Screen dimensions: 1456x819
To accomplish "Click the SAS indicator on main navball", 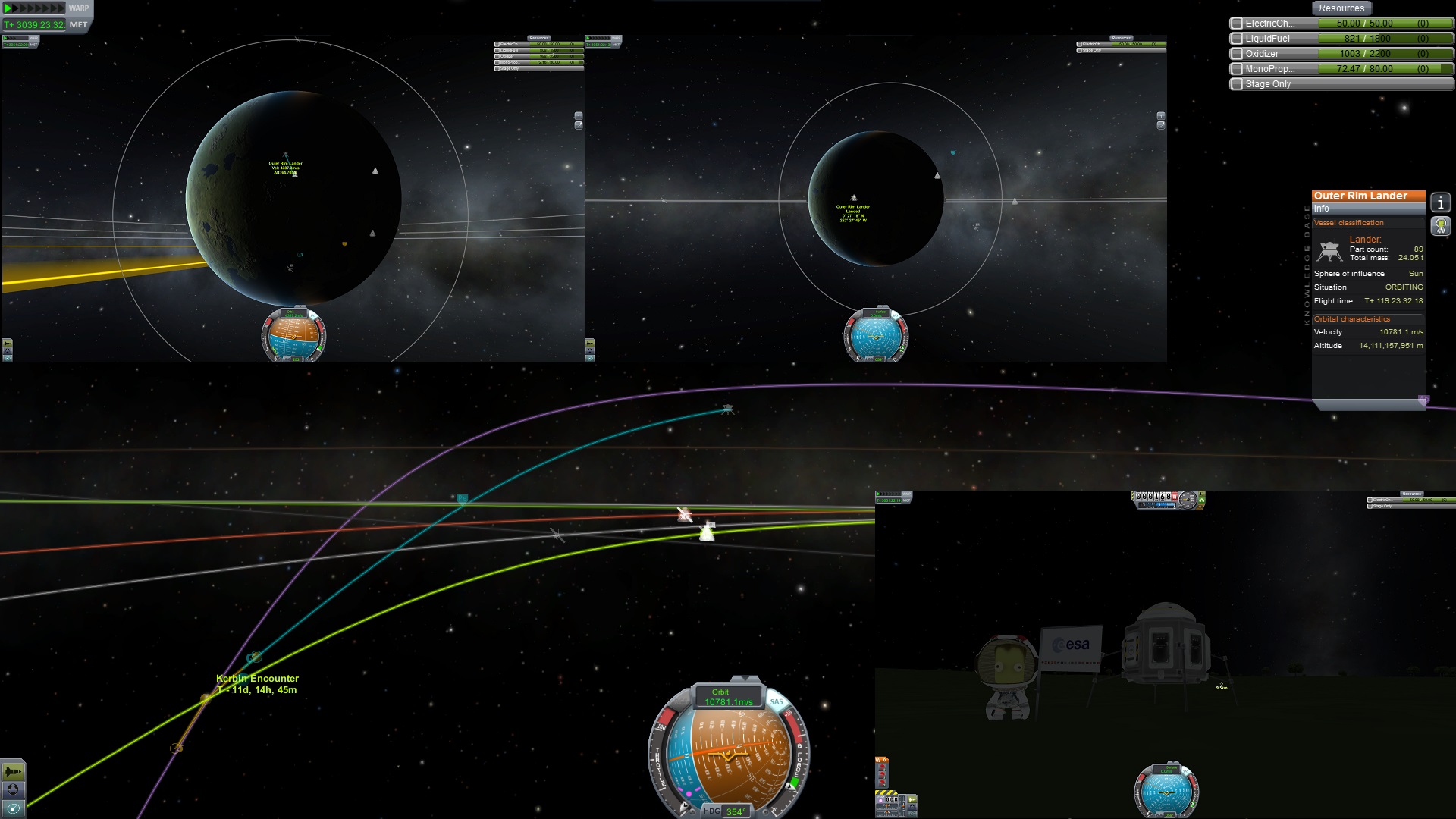I will tap(777, 701).
